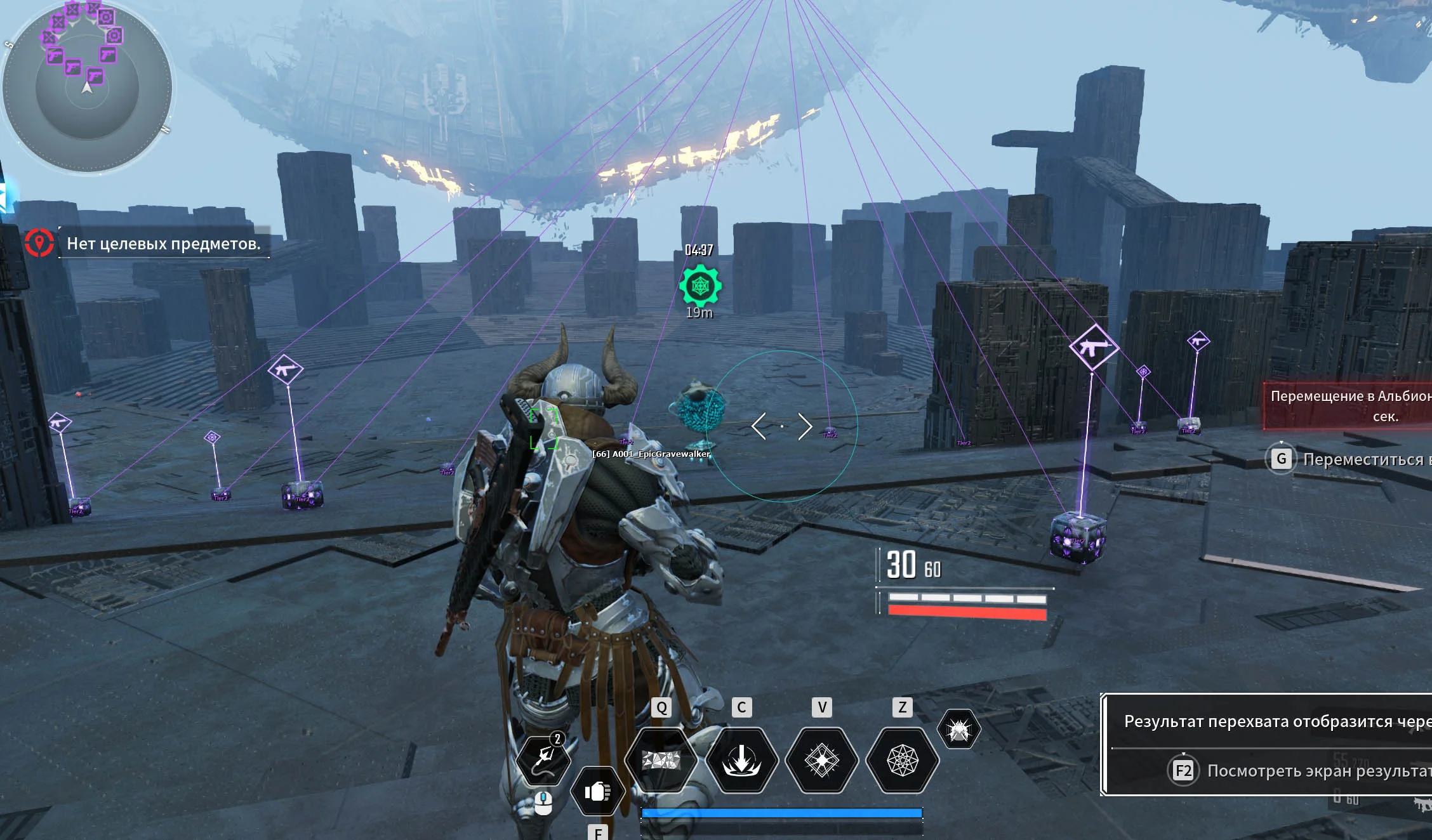Use the Q shattered-fragments skill
Screen dimensions: 1432x840
point(661,759)
